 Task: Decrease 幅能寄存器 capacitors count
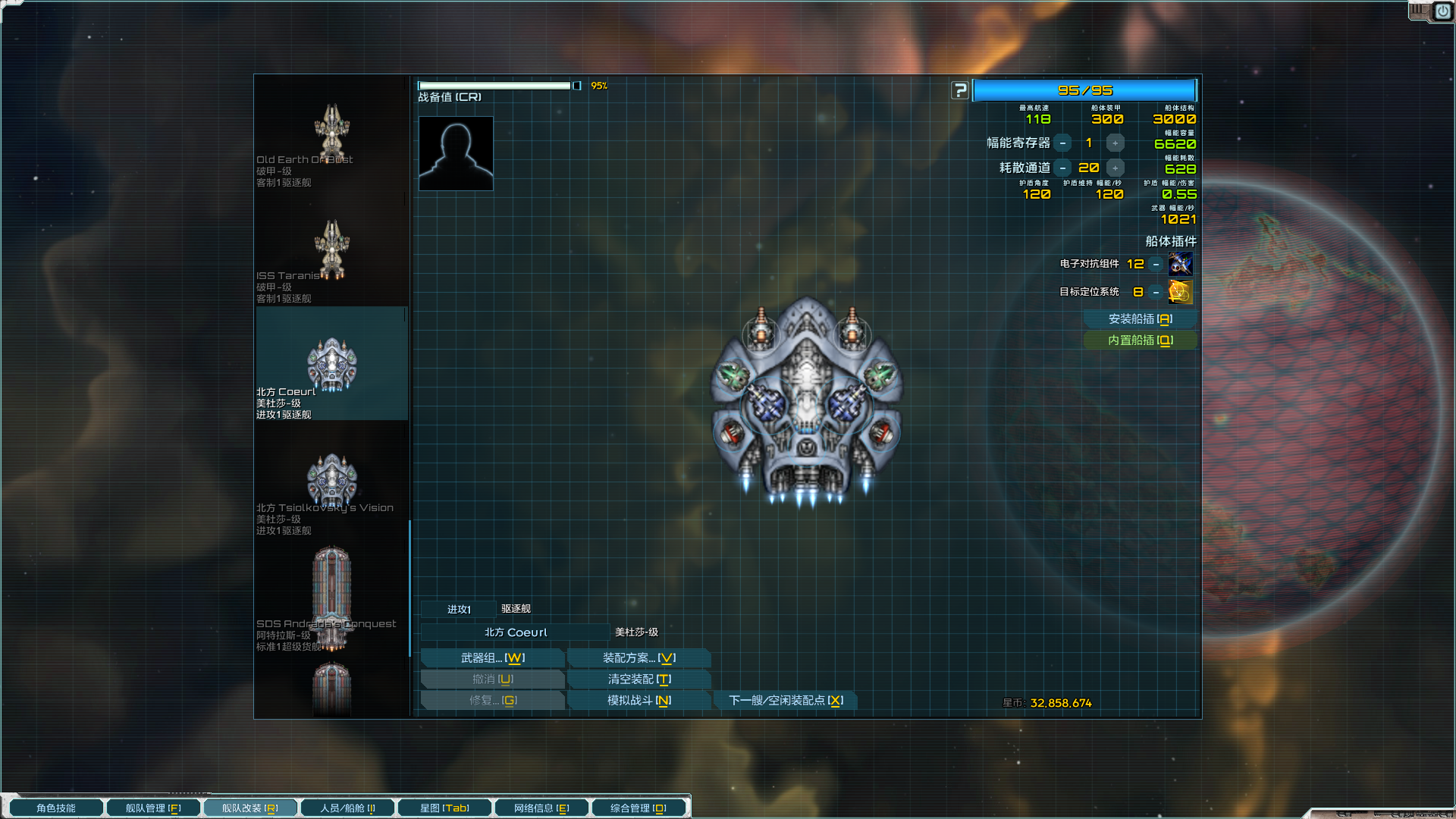click(x=1063, y=143)
